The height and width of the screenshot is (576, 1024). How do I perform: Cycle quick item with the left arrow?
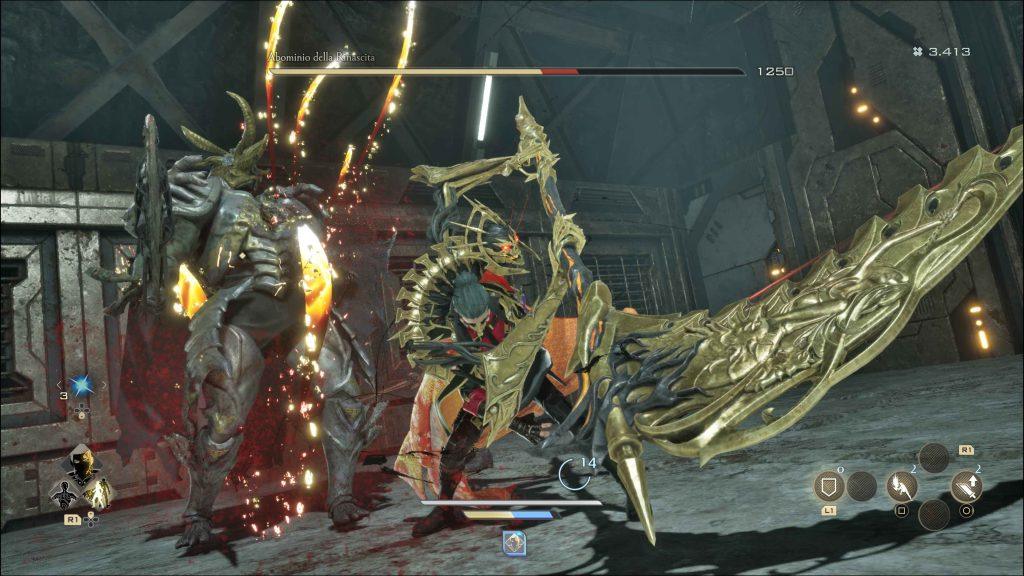coord(59,384)
